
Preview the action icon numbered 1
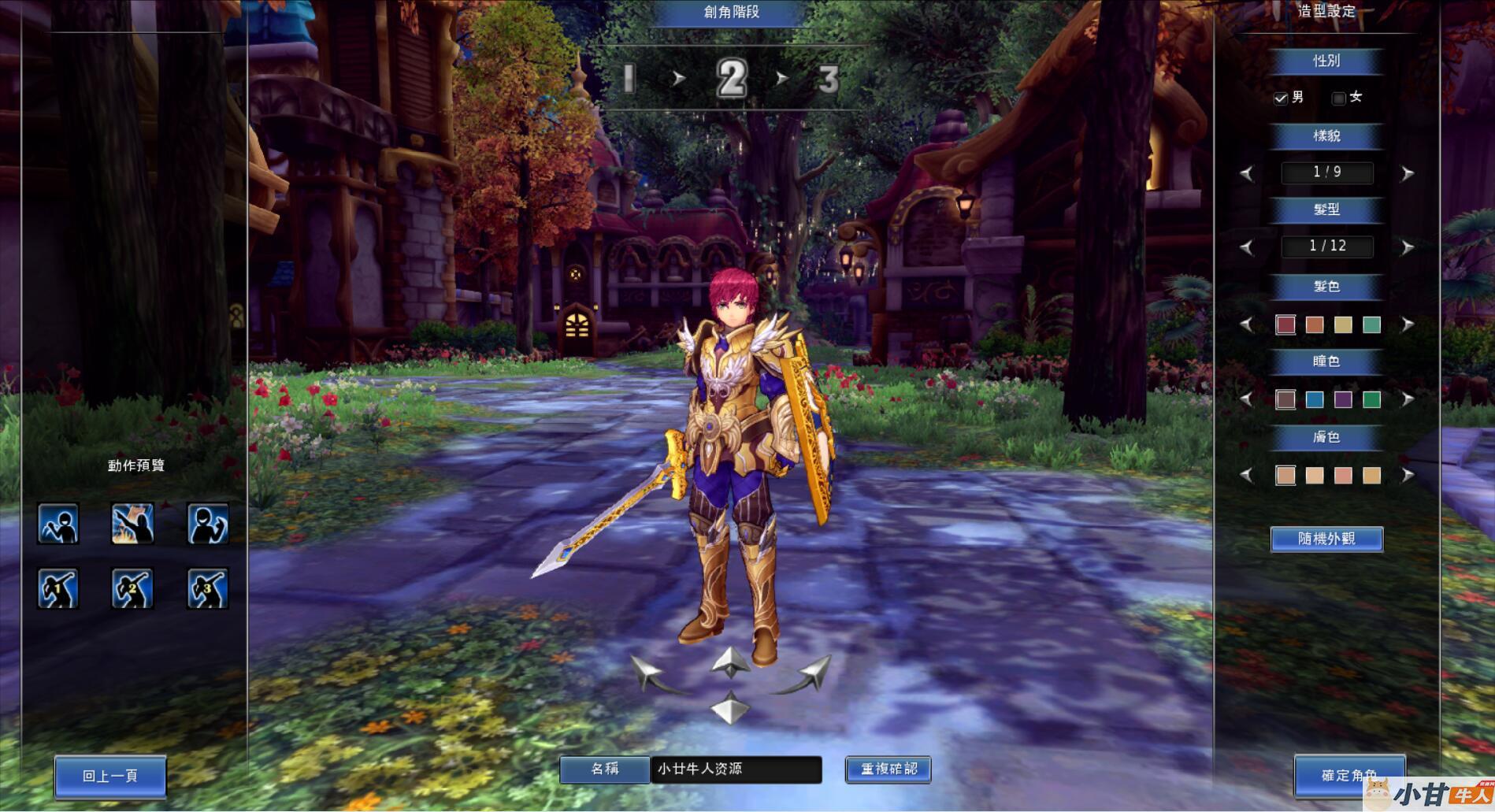point(58,588)
